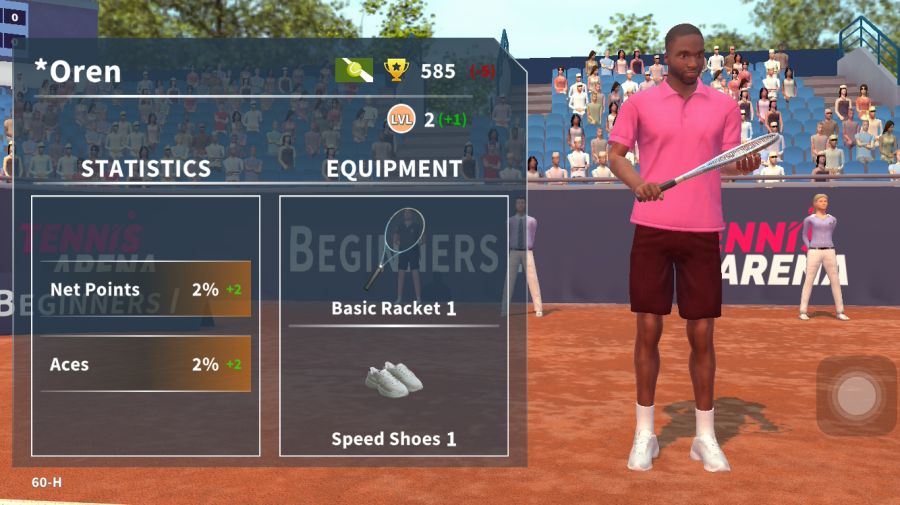This screenshot has height=505, width=900.
Task: Select the Basic Racket 1 equipment slot
Action: (x=393, y=262)
